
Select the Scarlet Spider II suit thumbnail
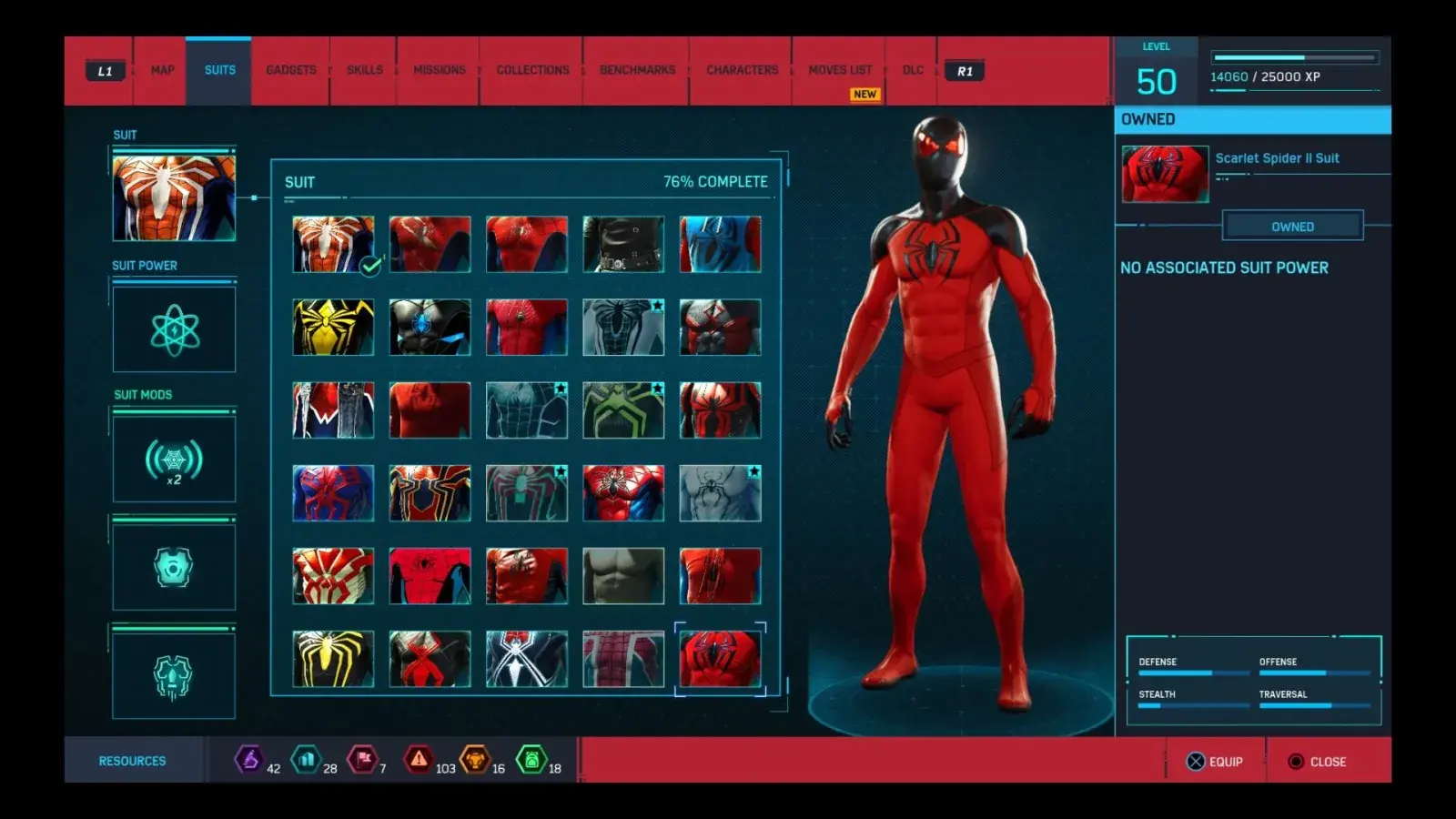click(721, 660)
